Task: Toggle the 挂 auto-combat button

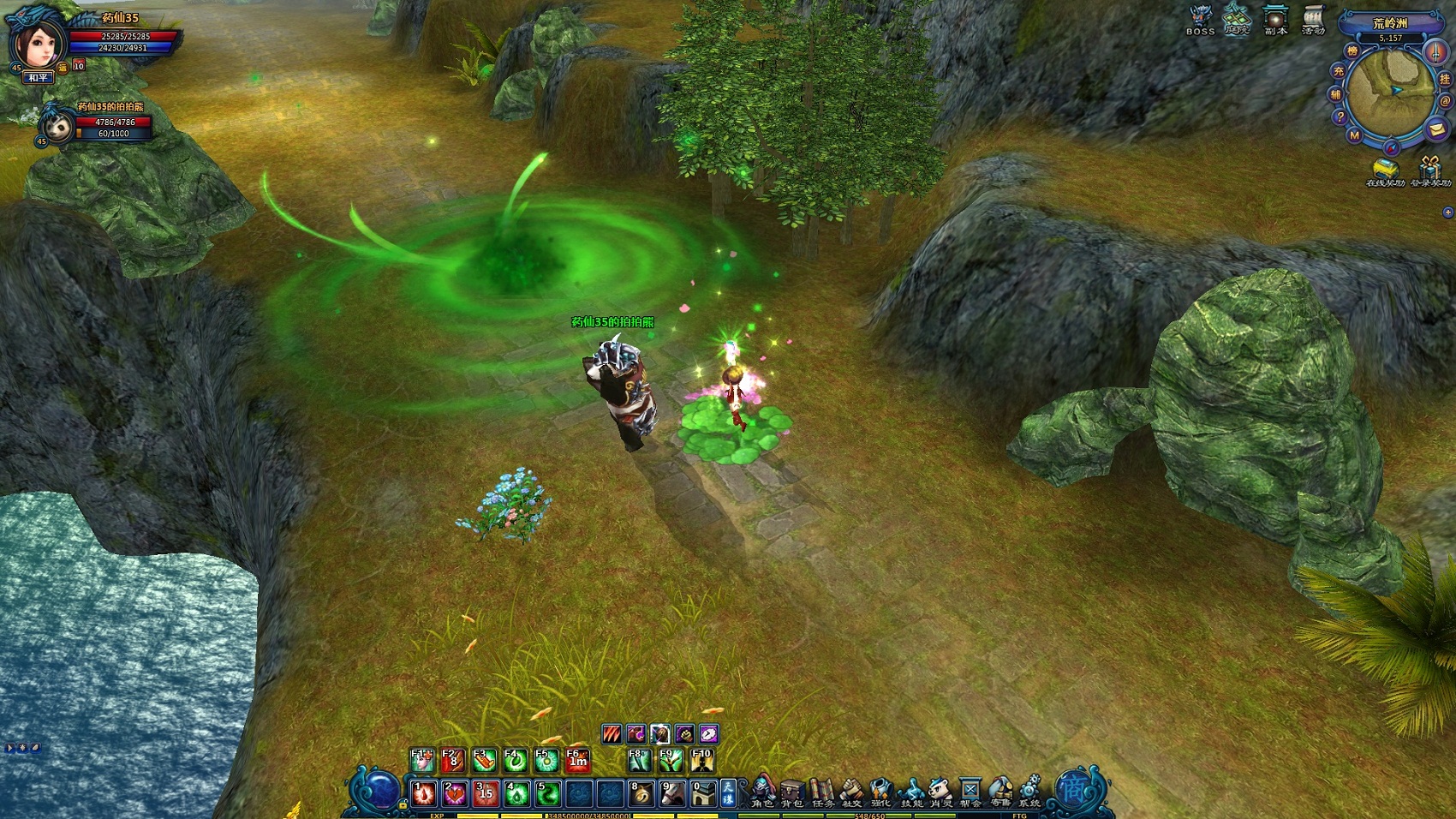Action: (x=1445, y=79)
